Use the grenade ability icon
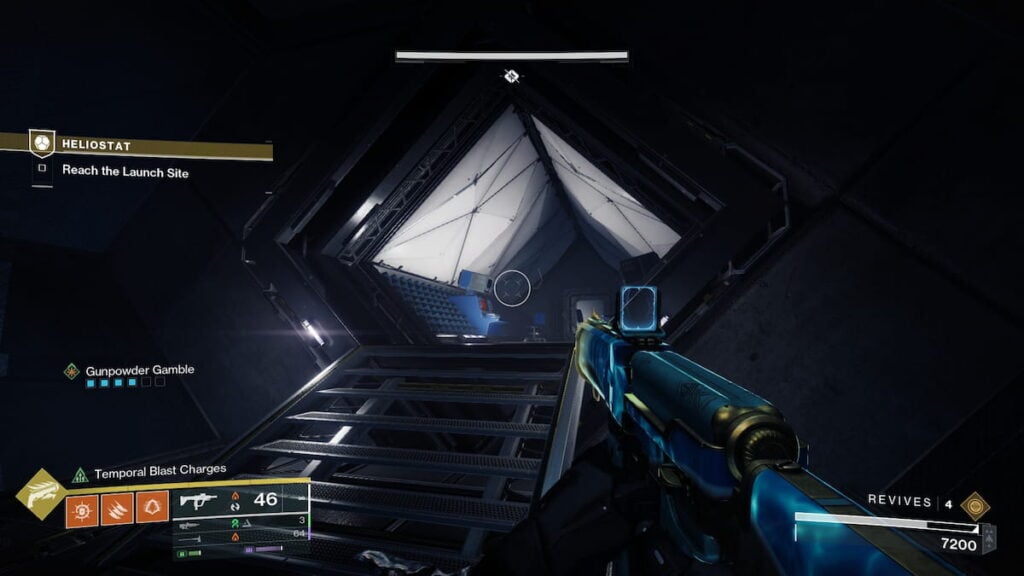Image resolution: width=1024 pixels, height=576 pixels. coord(82,509)
